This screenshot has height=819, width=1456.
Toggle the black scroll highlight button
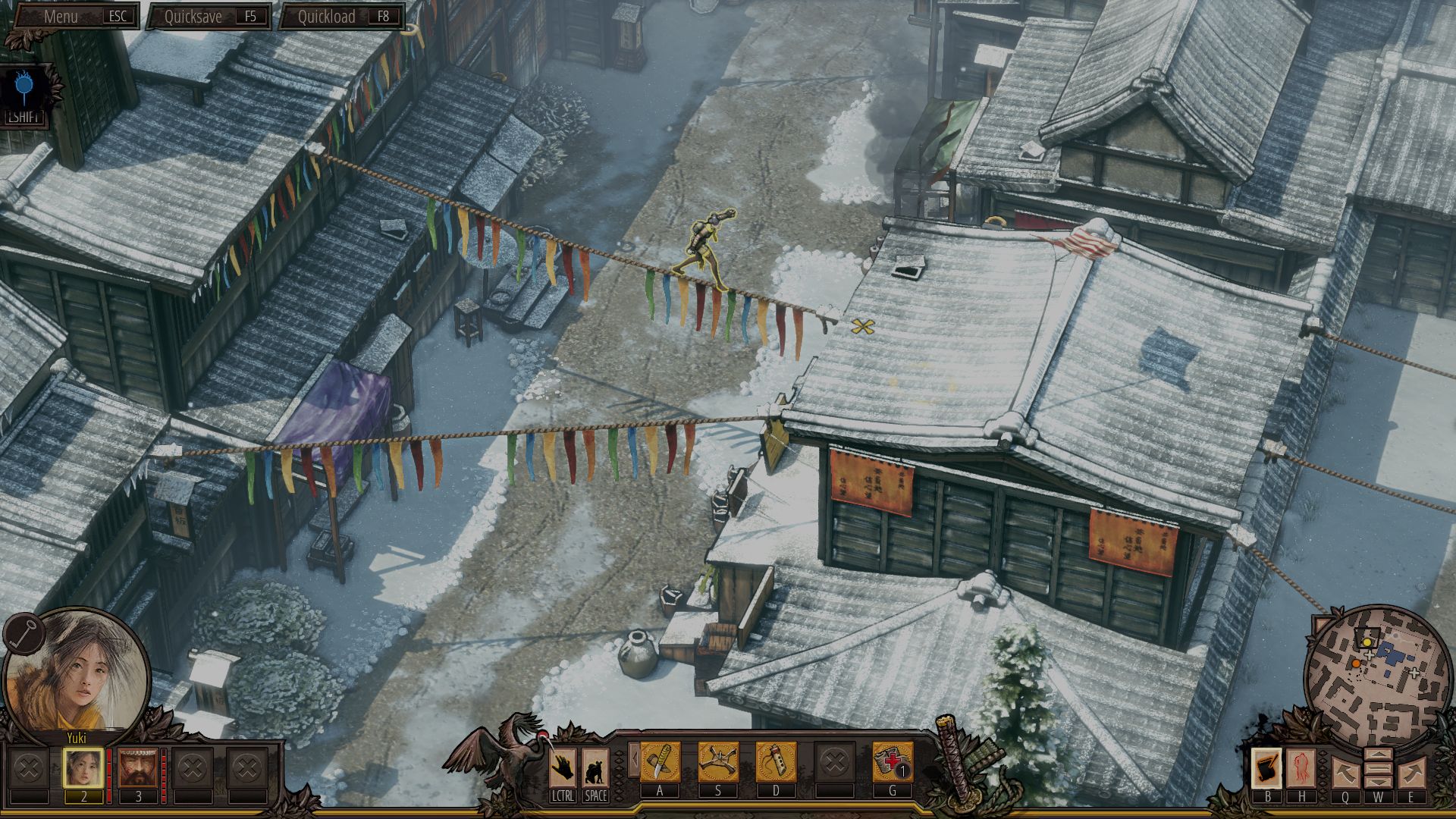(1266, 768)
